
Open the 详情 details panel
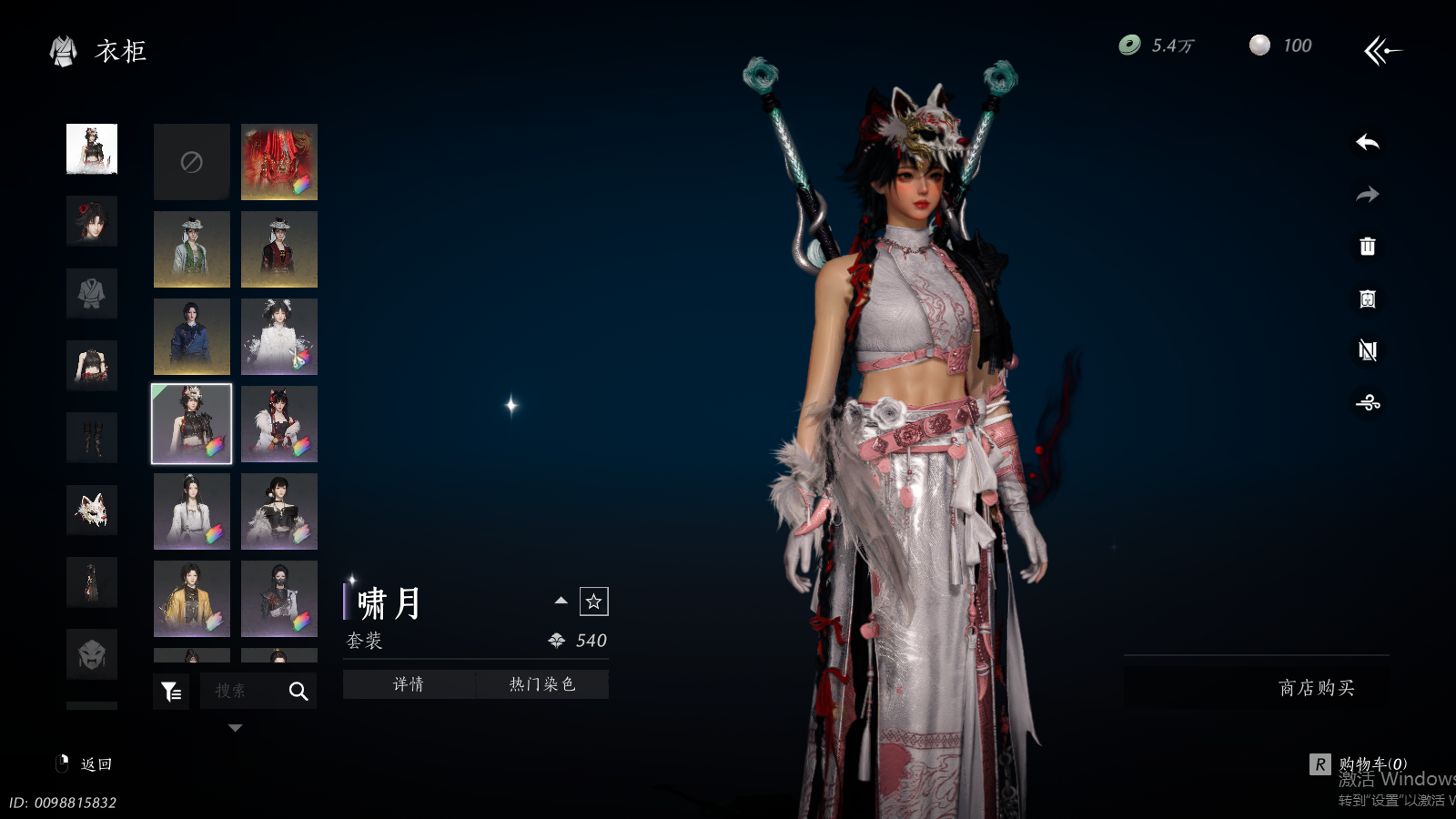point(409,684)
